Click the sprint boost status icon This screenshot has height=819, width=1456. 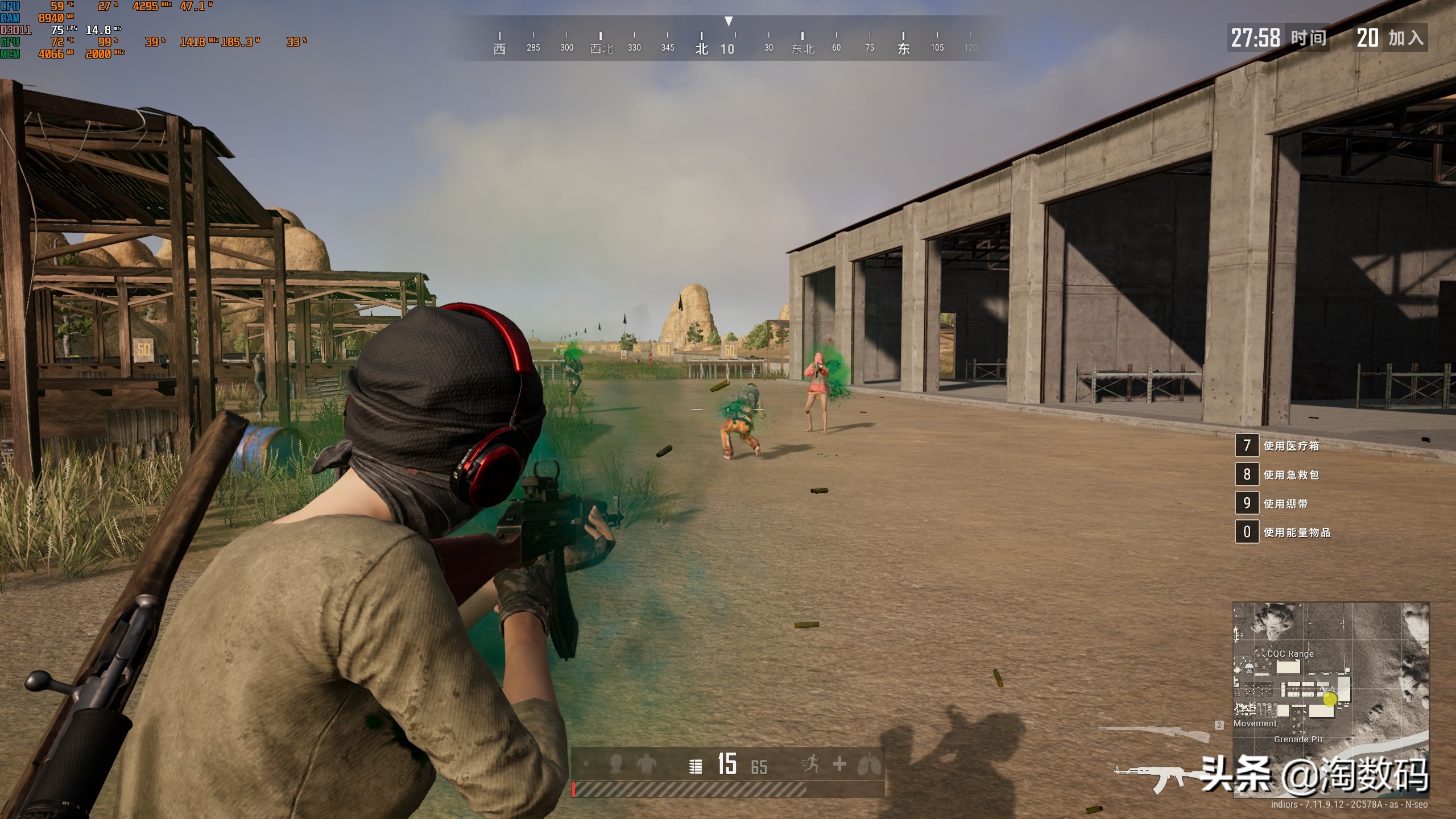pyautogui.click(x=809, y=764)
